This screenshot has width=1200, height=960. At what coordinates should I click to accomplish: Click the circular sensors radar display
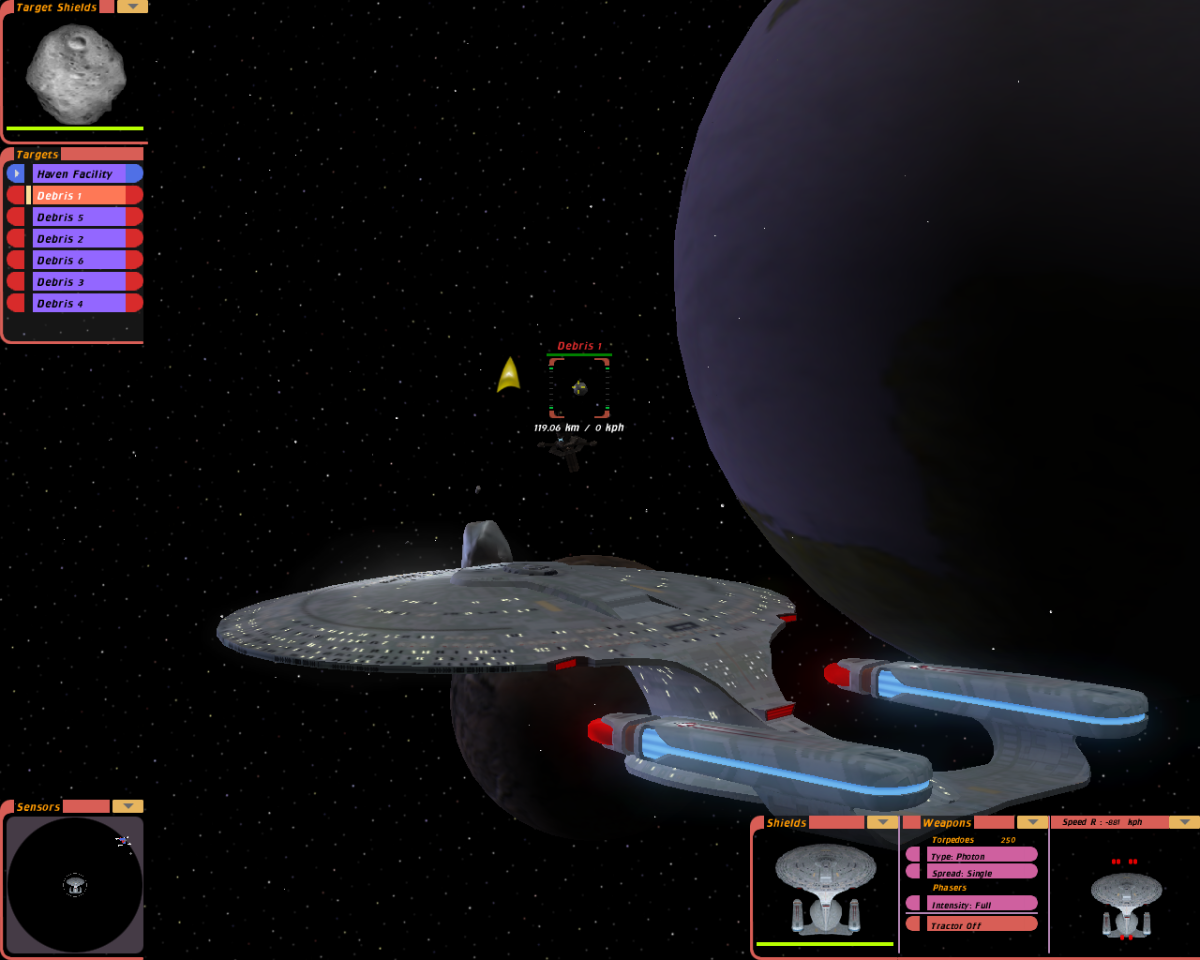point(75,884)
